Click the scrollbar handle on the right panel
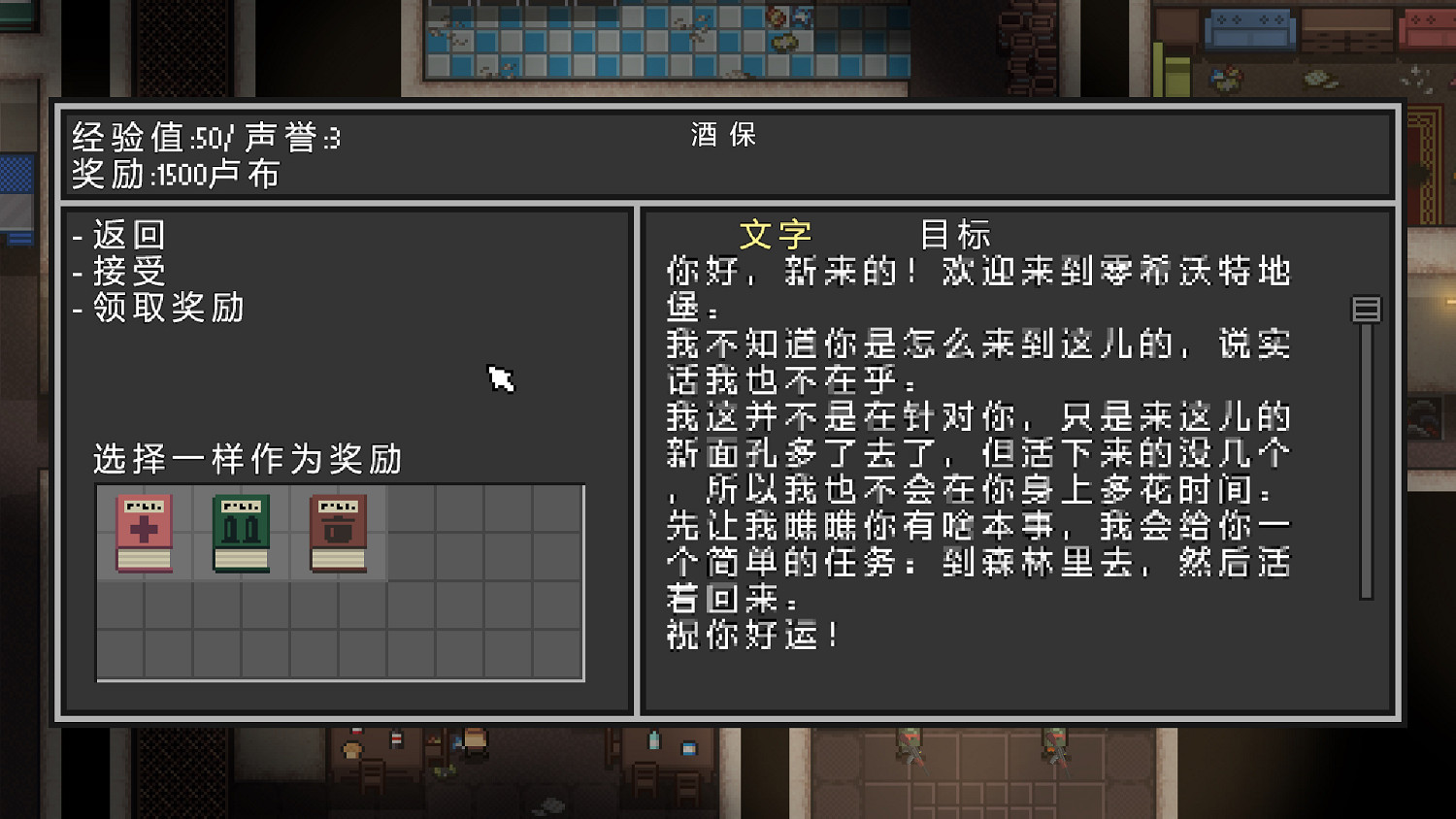 pyautogui.click(x=1365, y=309)
